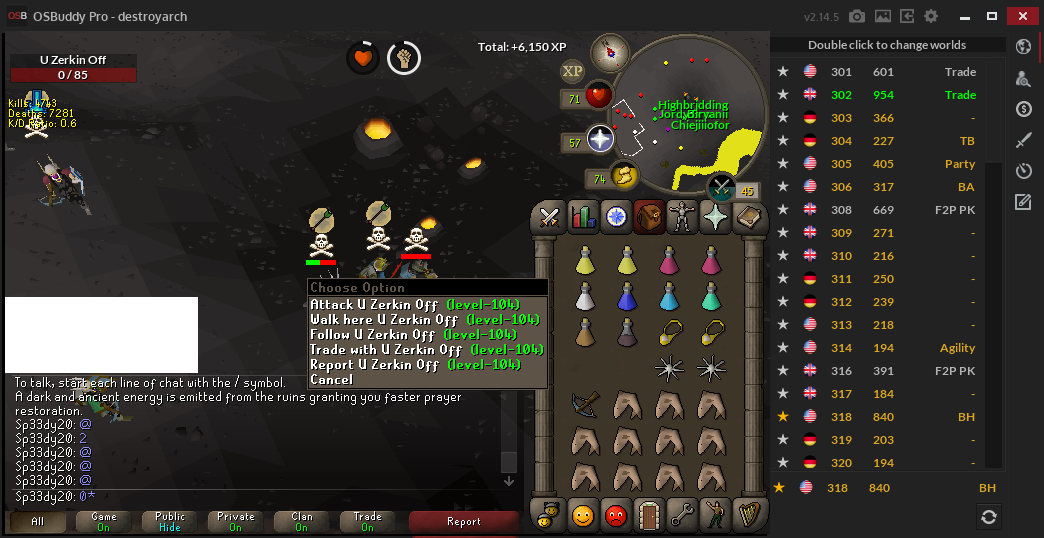Screen dimensions: 1044x538
Task: Click the compass above the minimap
Action: click(609, 53)
